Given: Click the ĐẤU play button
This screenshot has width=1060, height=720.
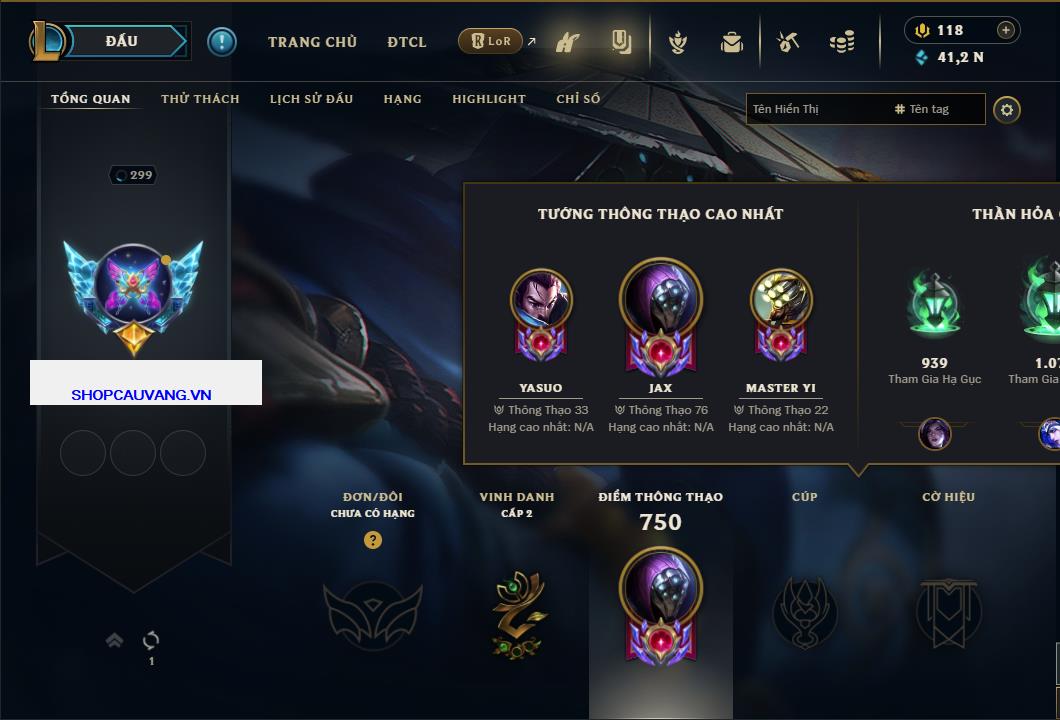Looking at the screenshot, I should (x=122, y=41).
